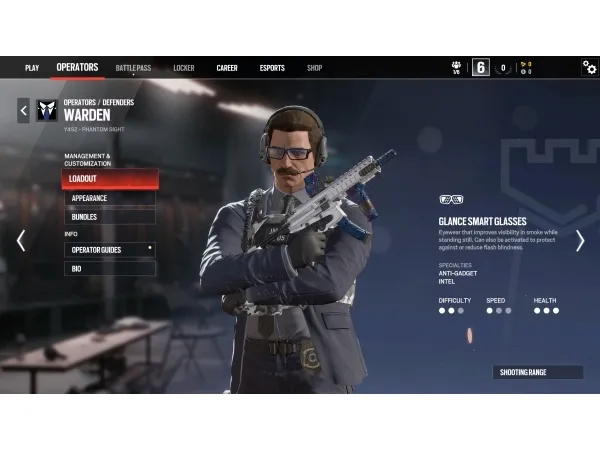Open the Locker tab
The image size is (600, 450).
point(183,68)
